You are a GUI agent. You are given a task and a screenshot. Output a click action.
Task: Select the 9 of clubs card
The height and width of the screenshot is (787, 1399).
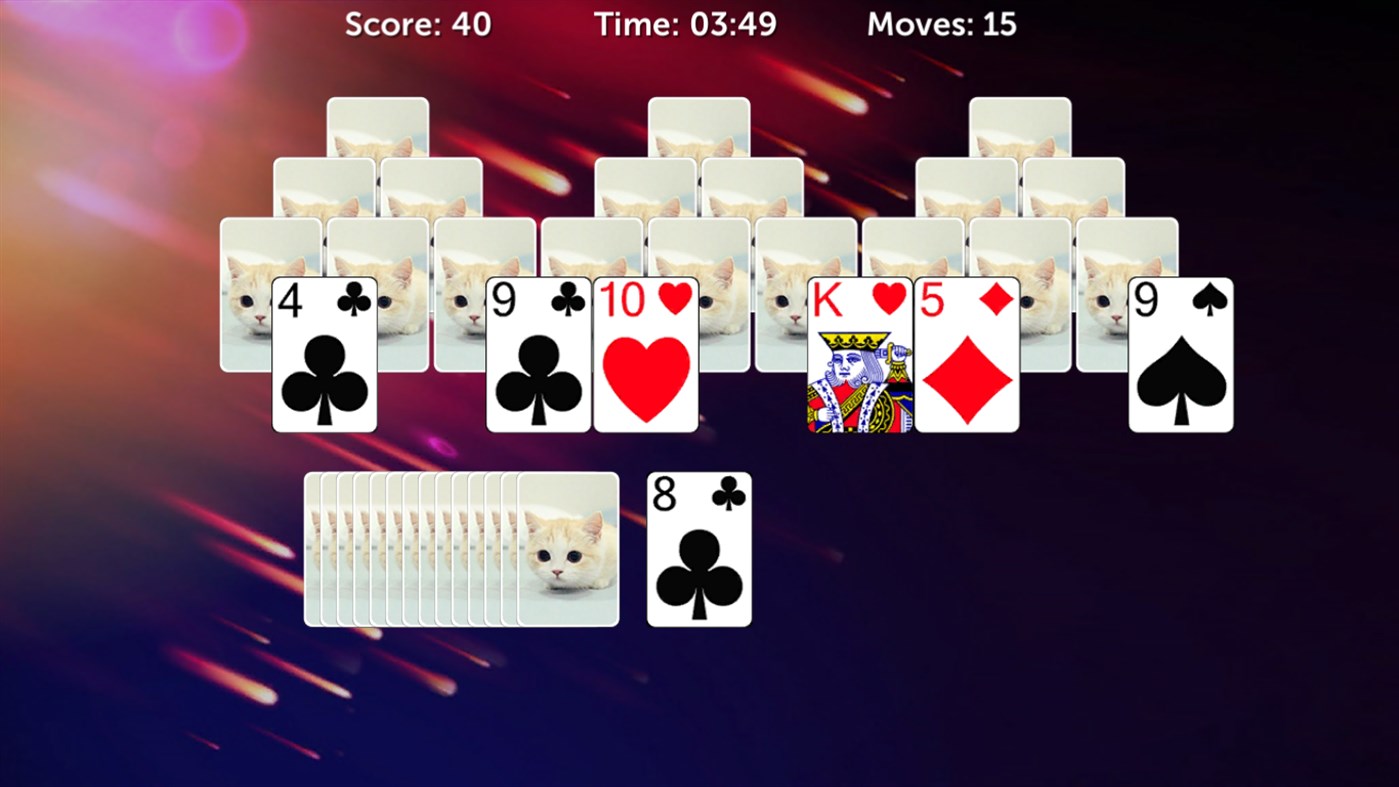[538, 355]
